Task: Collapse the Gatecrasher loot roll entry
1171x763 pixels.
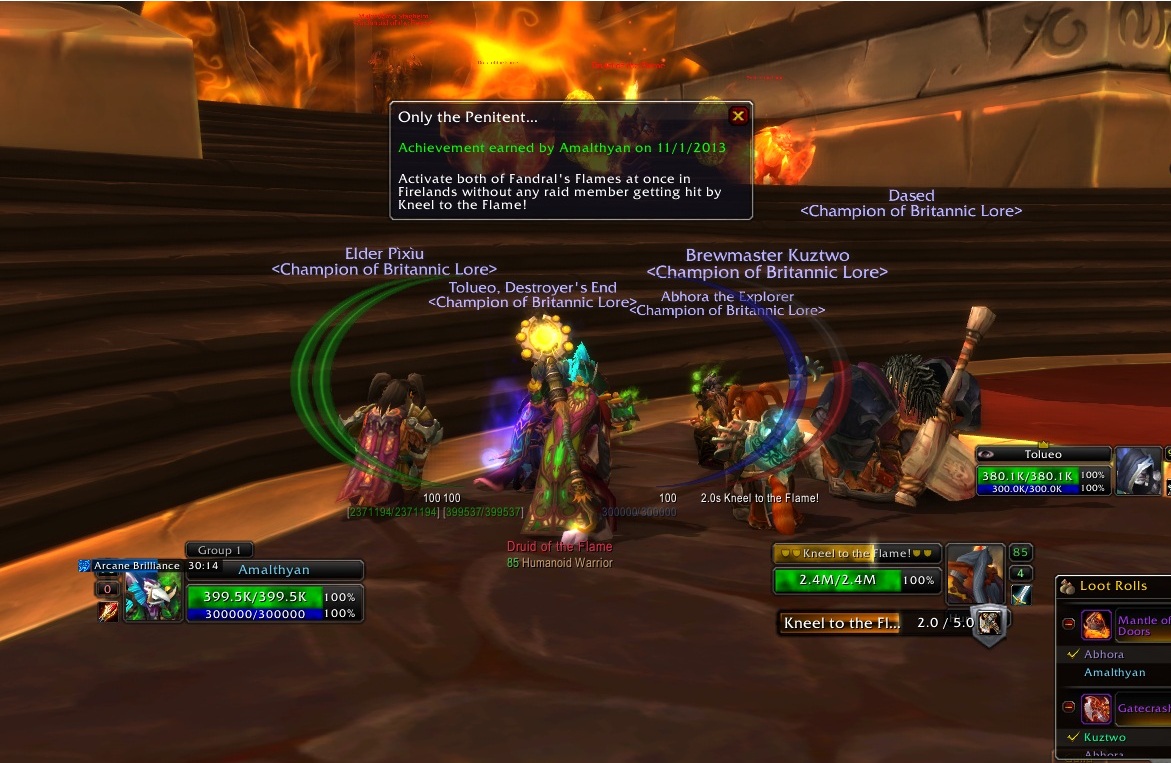Action: (x=1068, y=708)
